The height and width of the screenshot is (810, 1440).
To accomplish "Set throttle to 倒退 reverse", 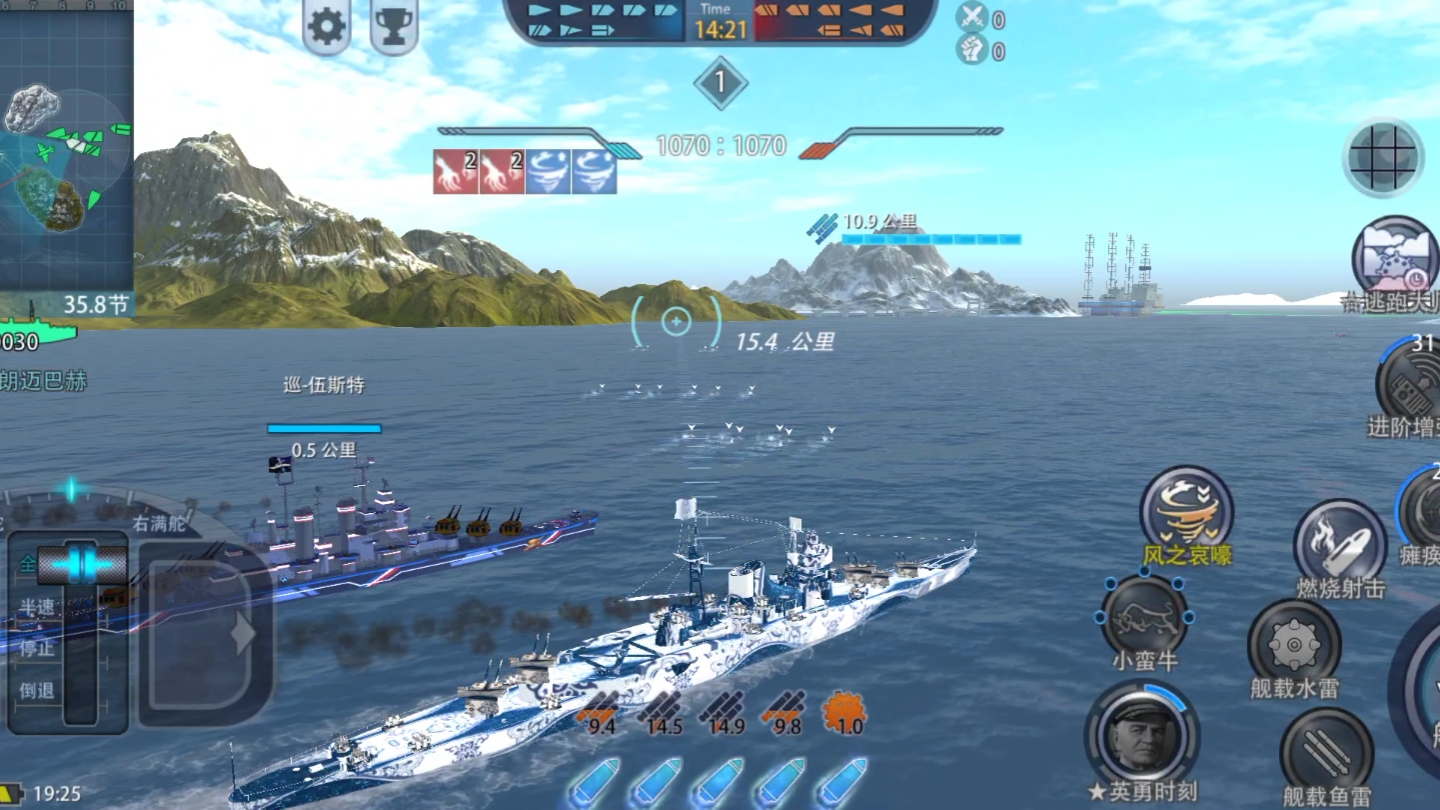I will 37,690.
